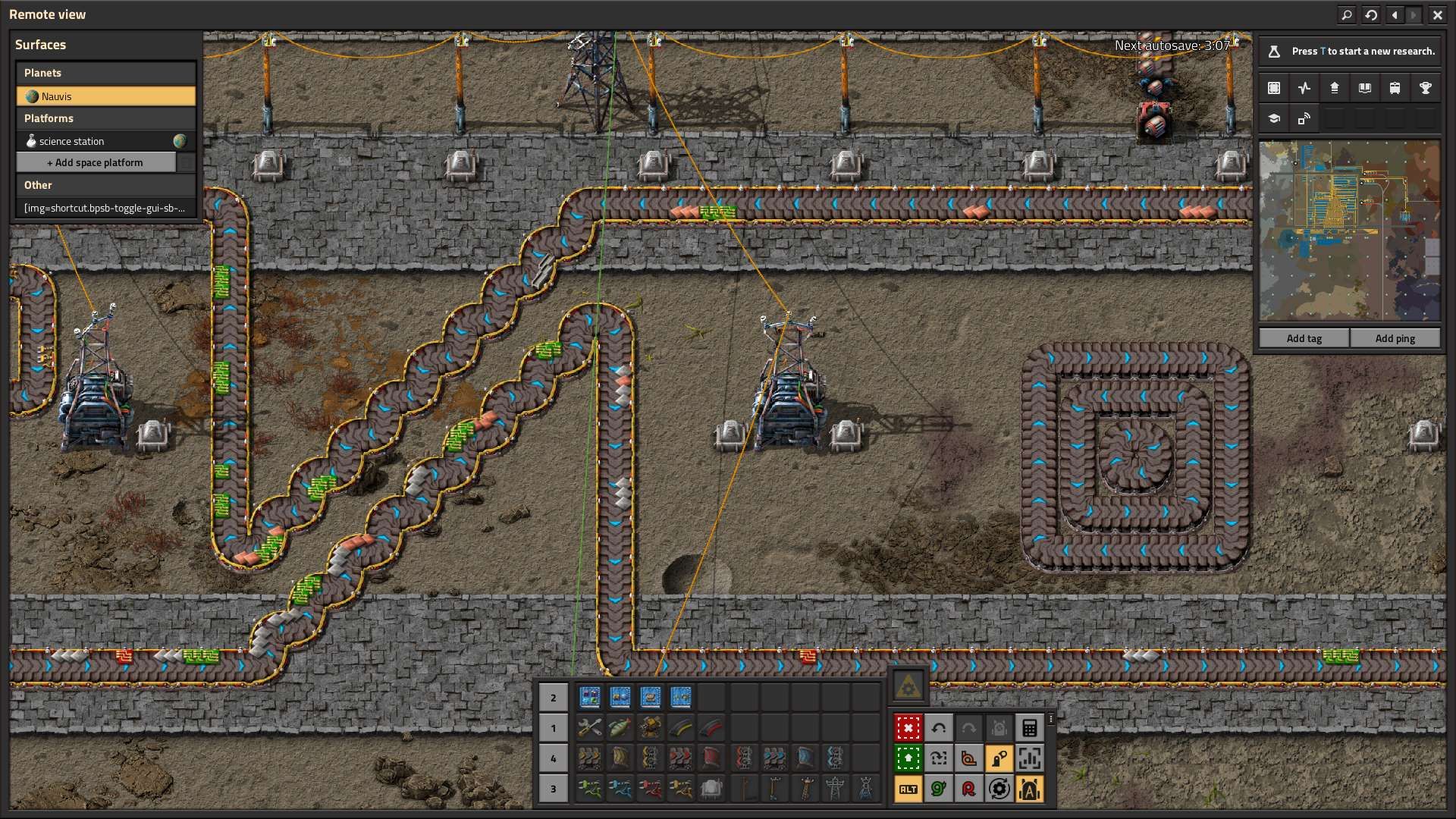
Task: Open the production statistics graph icon
Action: coord(1304,88)
